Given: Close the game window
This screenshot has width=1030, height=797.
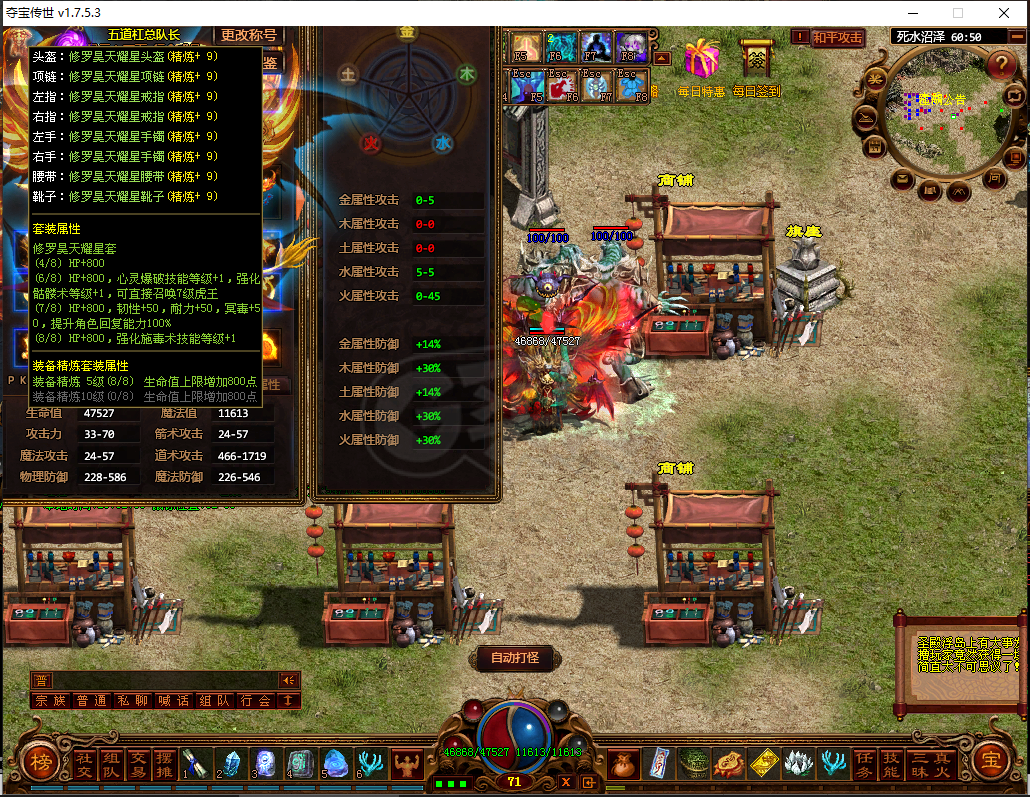Looking at the screenshot, I should click(x=1003, y=13).
